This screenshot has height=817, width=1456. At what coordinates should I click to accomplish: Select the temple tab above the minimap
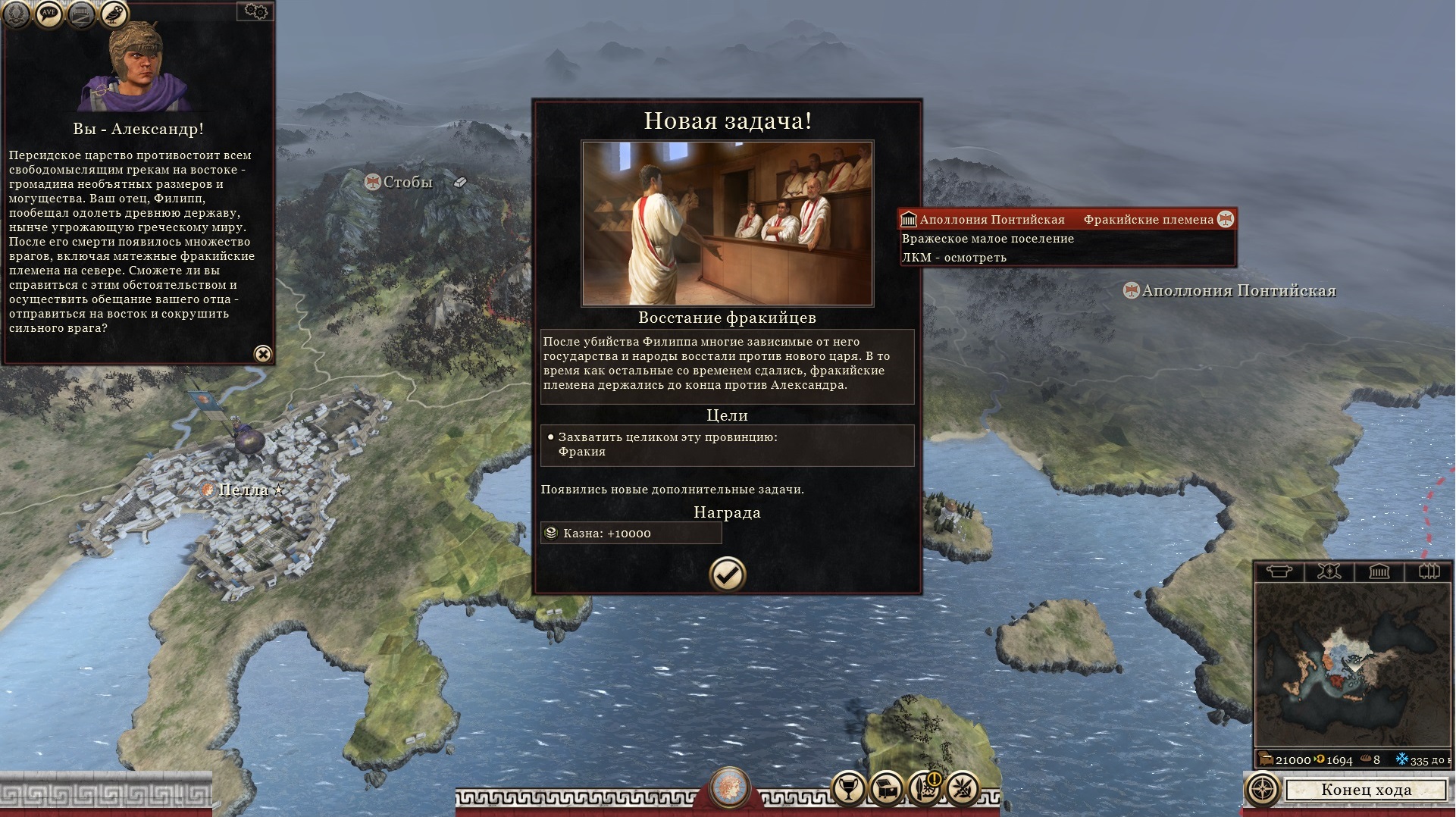coord(1379,571)
